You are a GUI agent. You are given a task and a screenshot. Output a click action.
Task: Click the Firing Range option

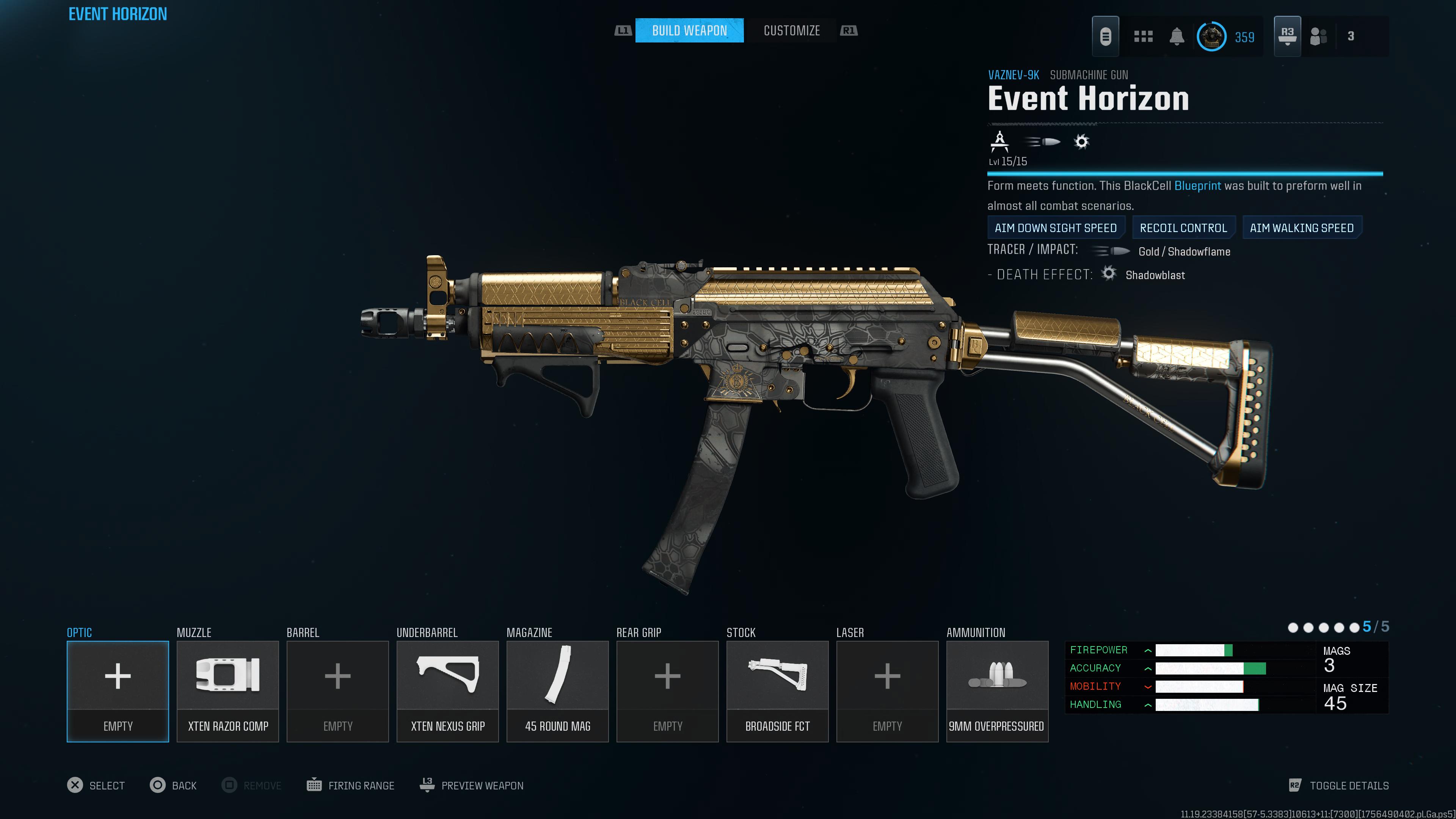point(350,785)
